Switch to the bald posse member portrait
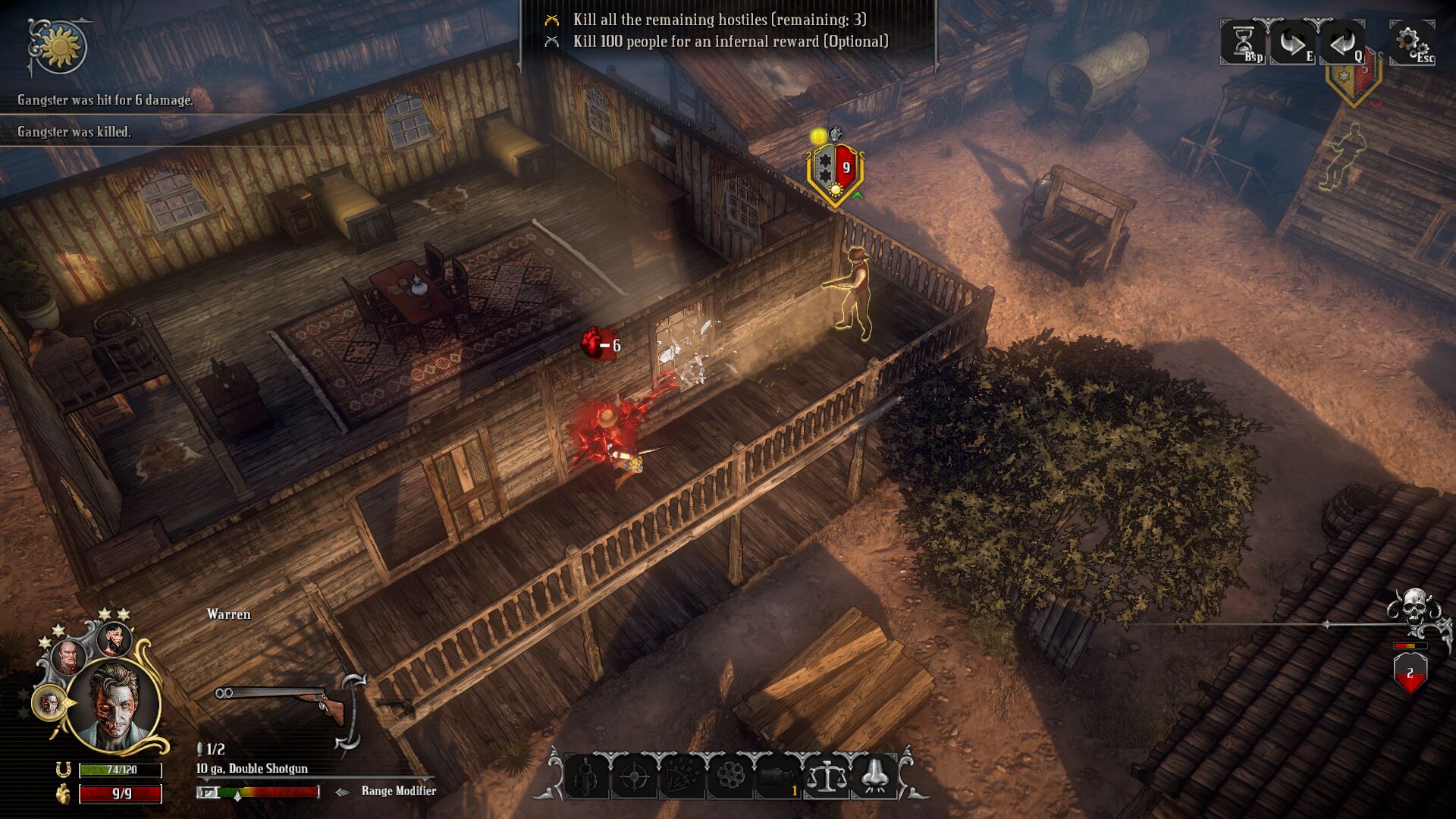This screenshot has height=819, width=1456. point(68,657)
